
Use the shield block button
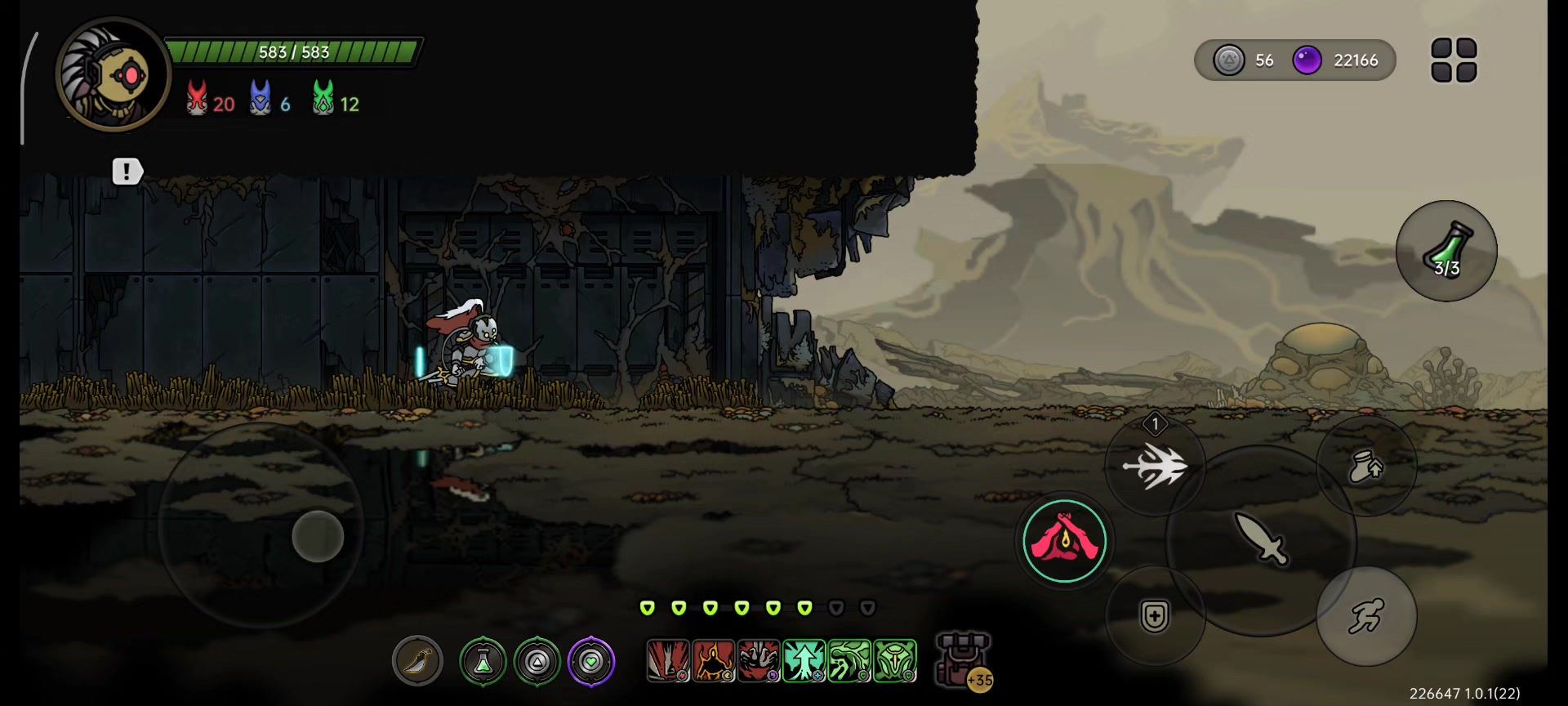(1155, 616)
